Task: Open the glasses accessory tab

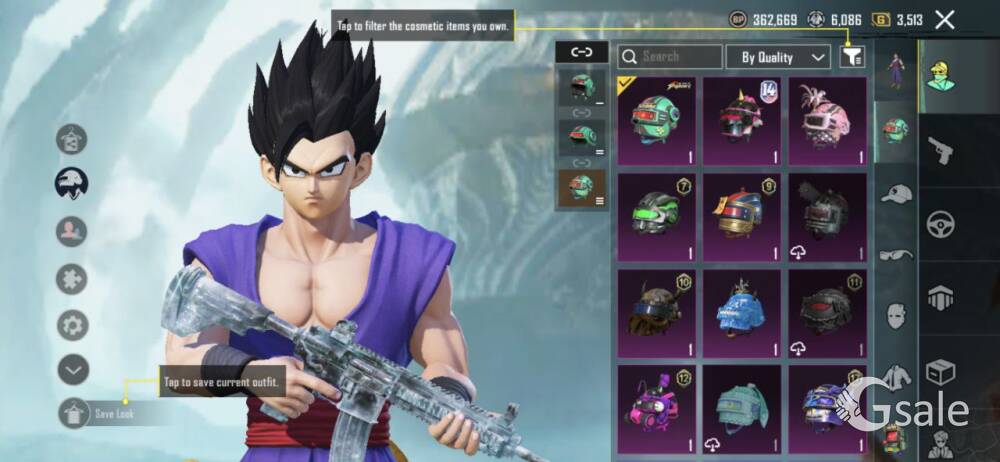Action: tap(896, 255)
